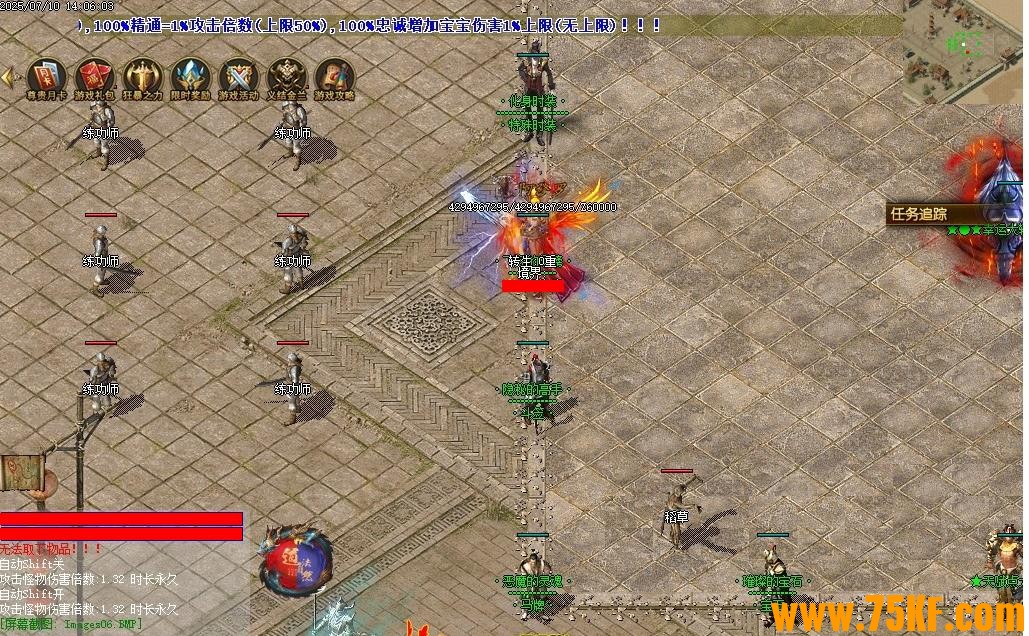Viewport: 1029px width, 636px height.
Task: Open the 尊贵月卡 monthly card icon
Action: [x=46, y=78]
